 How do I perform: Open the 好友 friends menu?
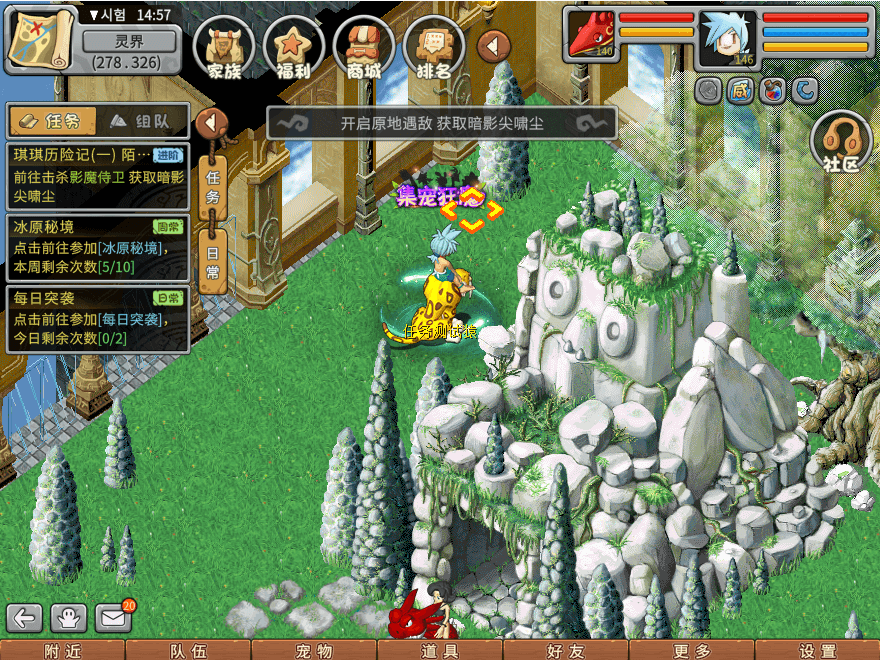click(566, 651)
